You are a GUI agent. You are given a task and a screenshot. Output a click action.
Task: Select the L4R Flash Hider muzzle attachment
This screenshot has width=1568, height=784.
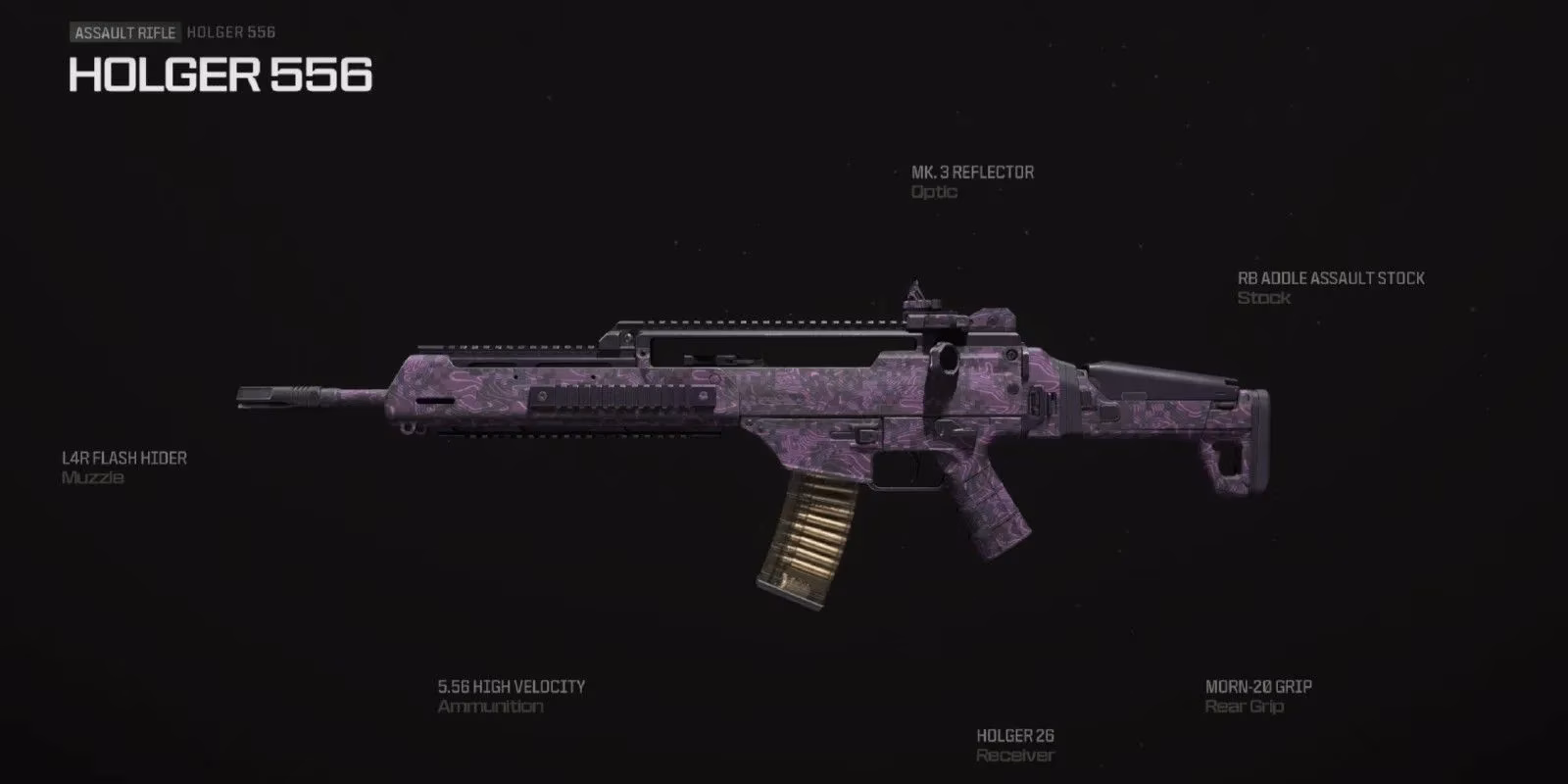(122, 457)
